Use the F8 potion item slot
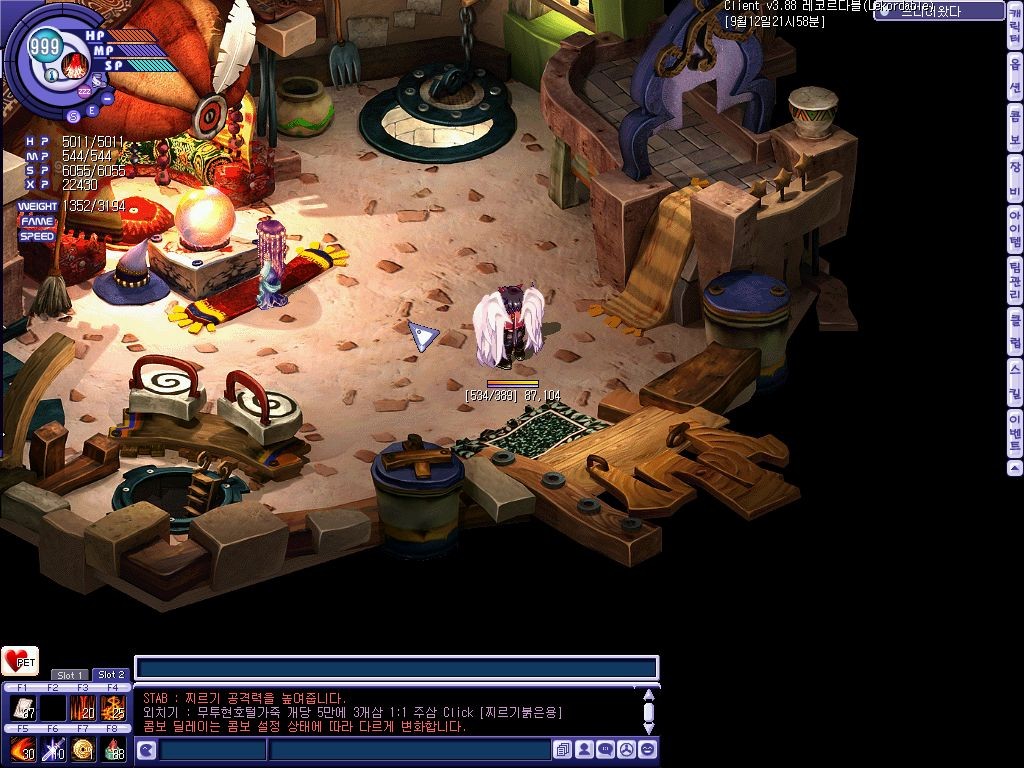Screen dimensions: 1024x768 click(112, 749)
